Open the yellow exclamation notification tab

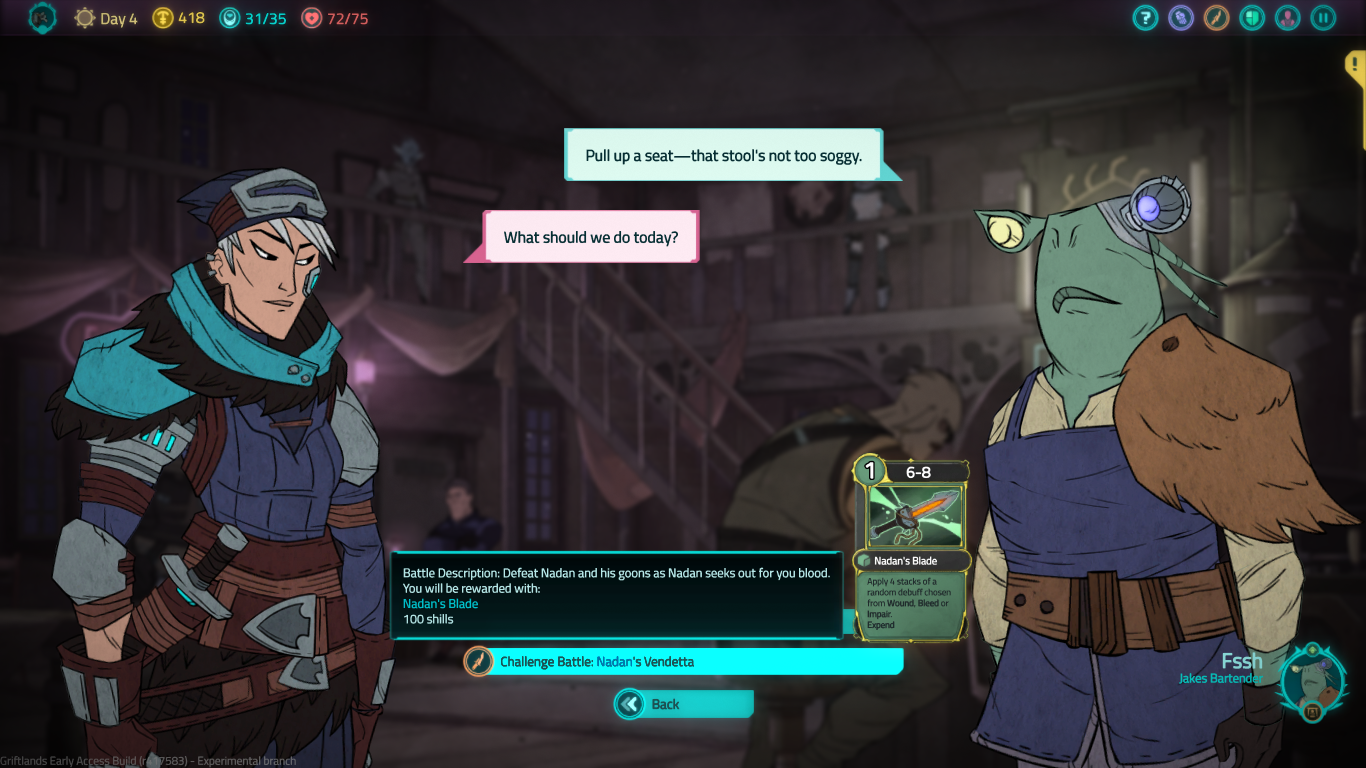click(x=1355, y=66)
